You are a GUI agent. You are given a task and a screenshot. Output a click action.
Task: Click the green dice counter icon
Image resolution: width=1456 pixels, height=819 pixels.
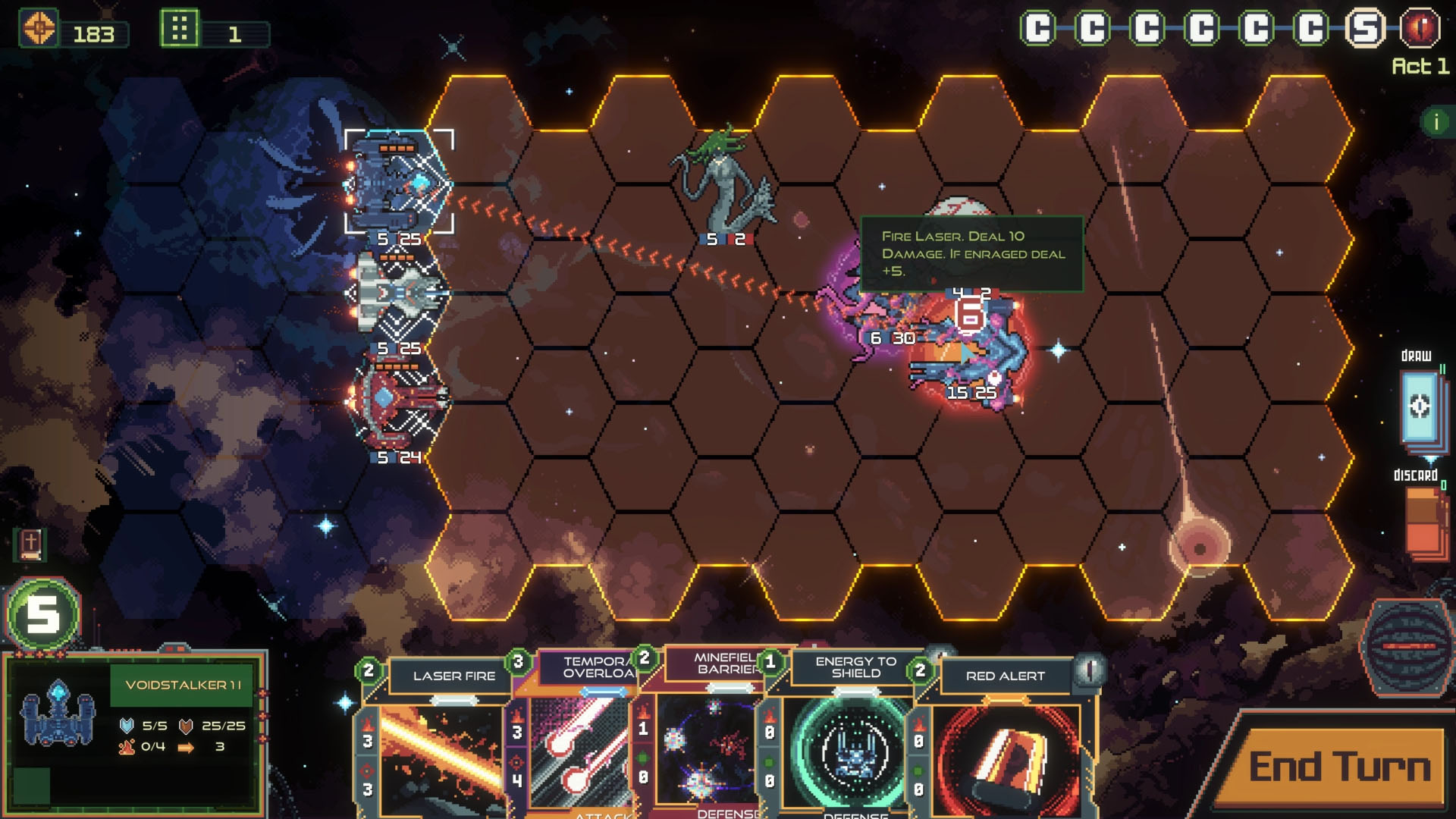coord(180,29)
